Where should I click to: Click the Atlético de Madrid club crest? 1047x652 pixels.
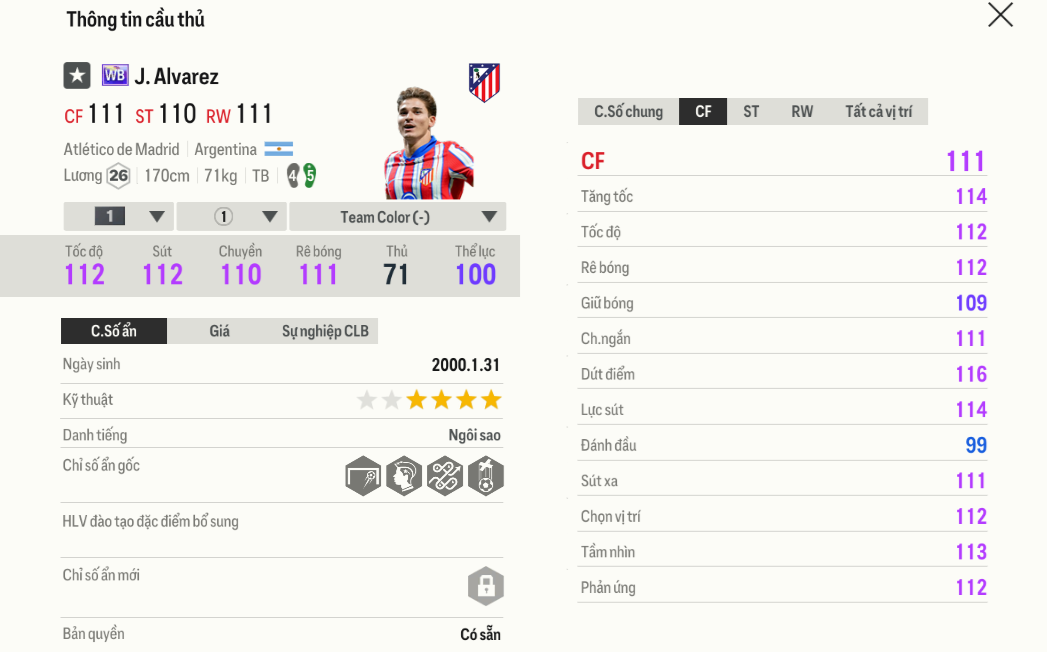484,82
